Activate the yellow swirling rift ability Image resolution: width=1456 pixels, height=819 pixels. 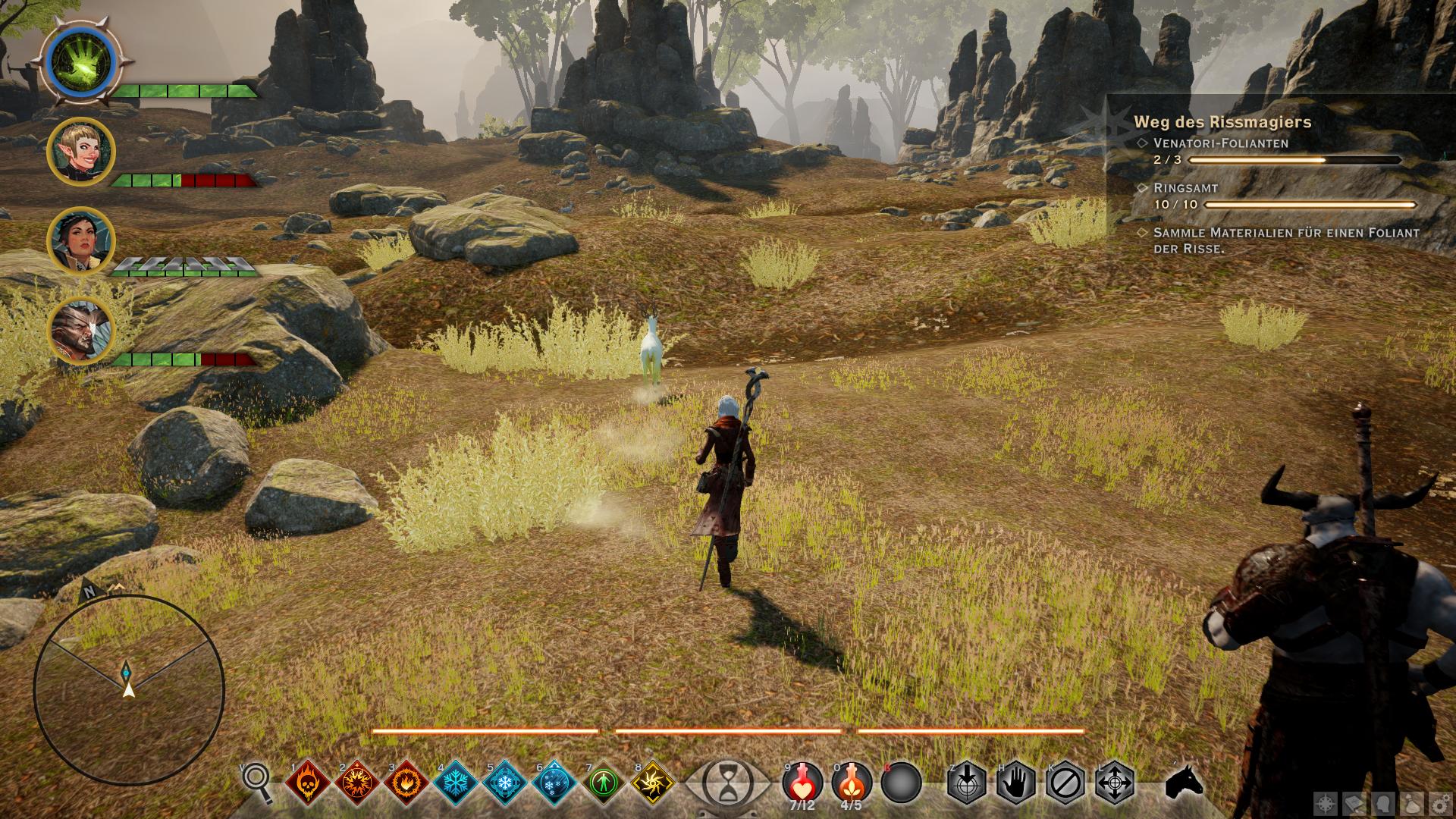[652, 781]
